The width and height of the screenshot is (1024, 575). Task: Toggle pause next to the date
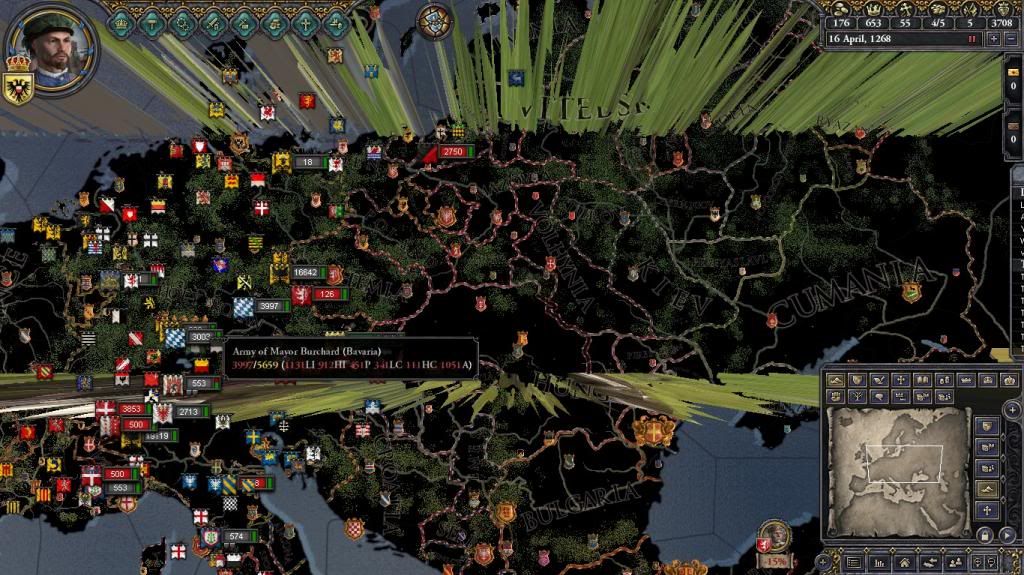pos(971,38)
